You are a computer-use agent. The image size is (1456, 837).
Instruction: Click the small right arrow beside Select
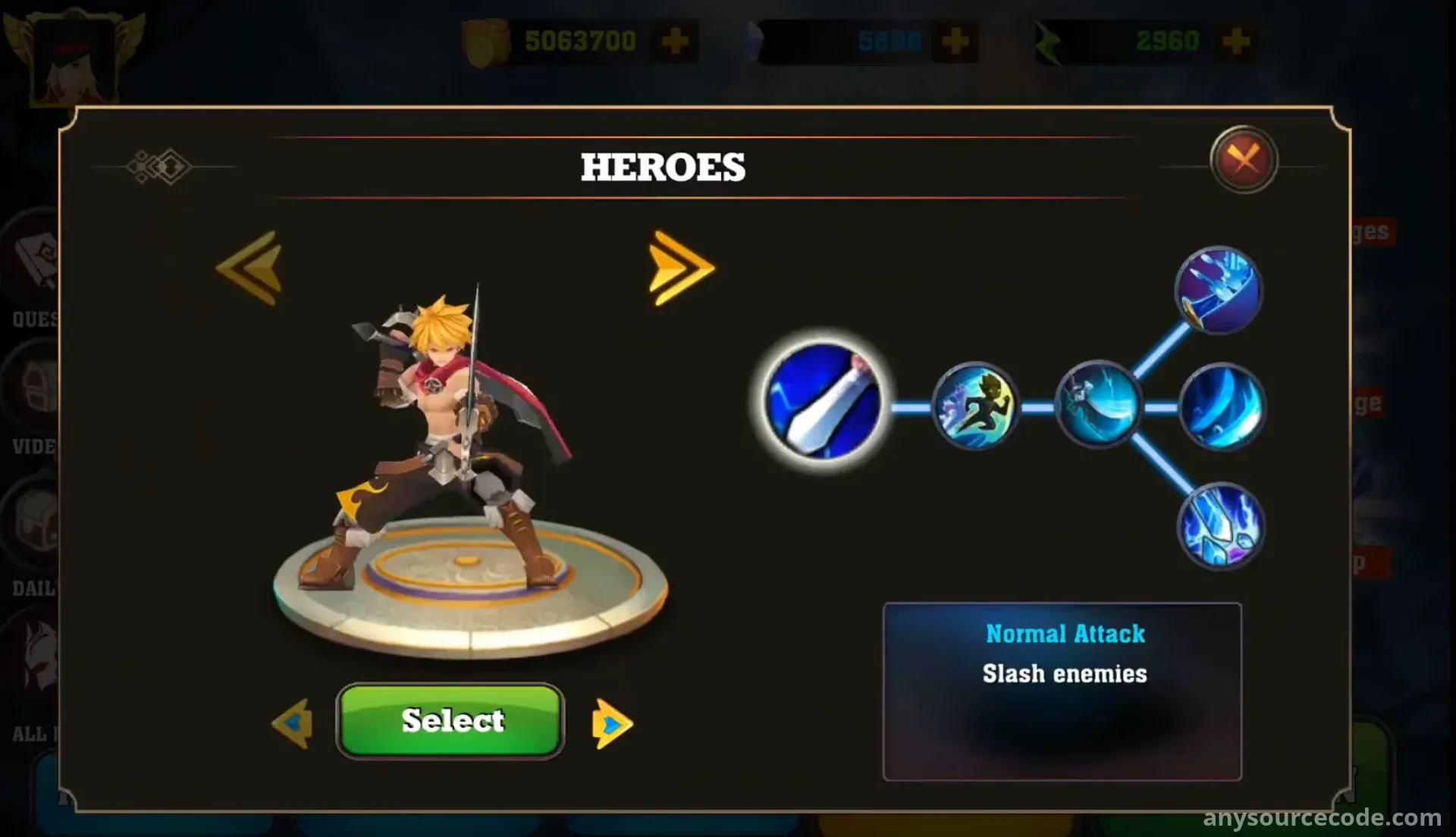coord(611,724)
